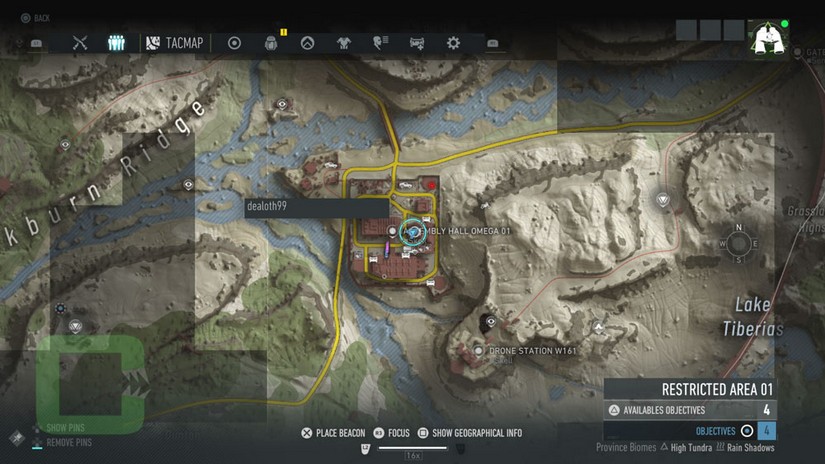Click the compass rose on the map
Screen dimensions: 825x464
738,242
